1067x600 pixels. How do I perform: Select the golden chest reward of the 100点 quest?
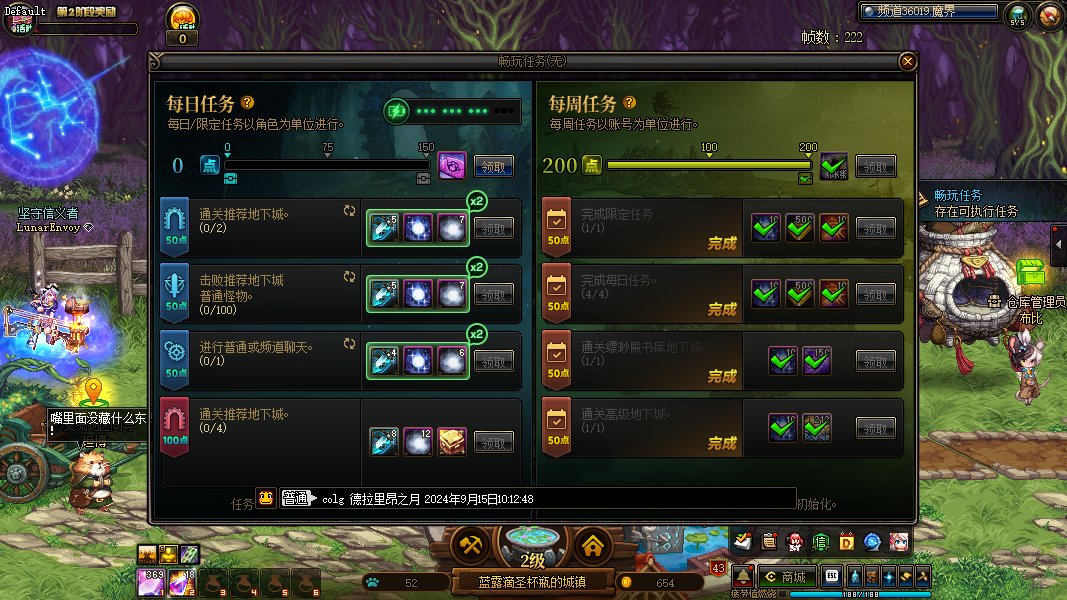[452, 441]
